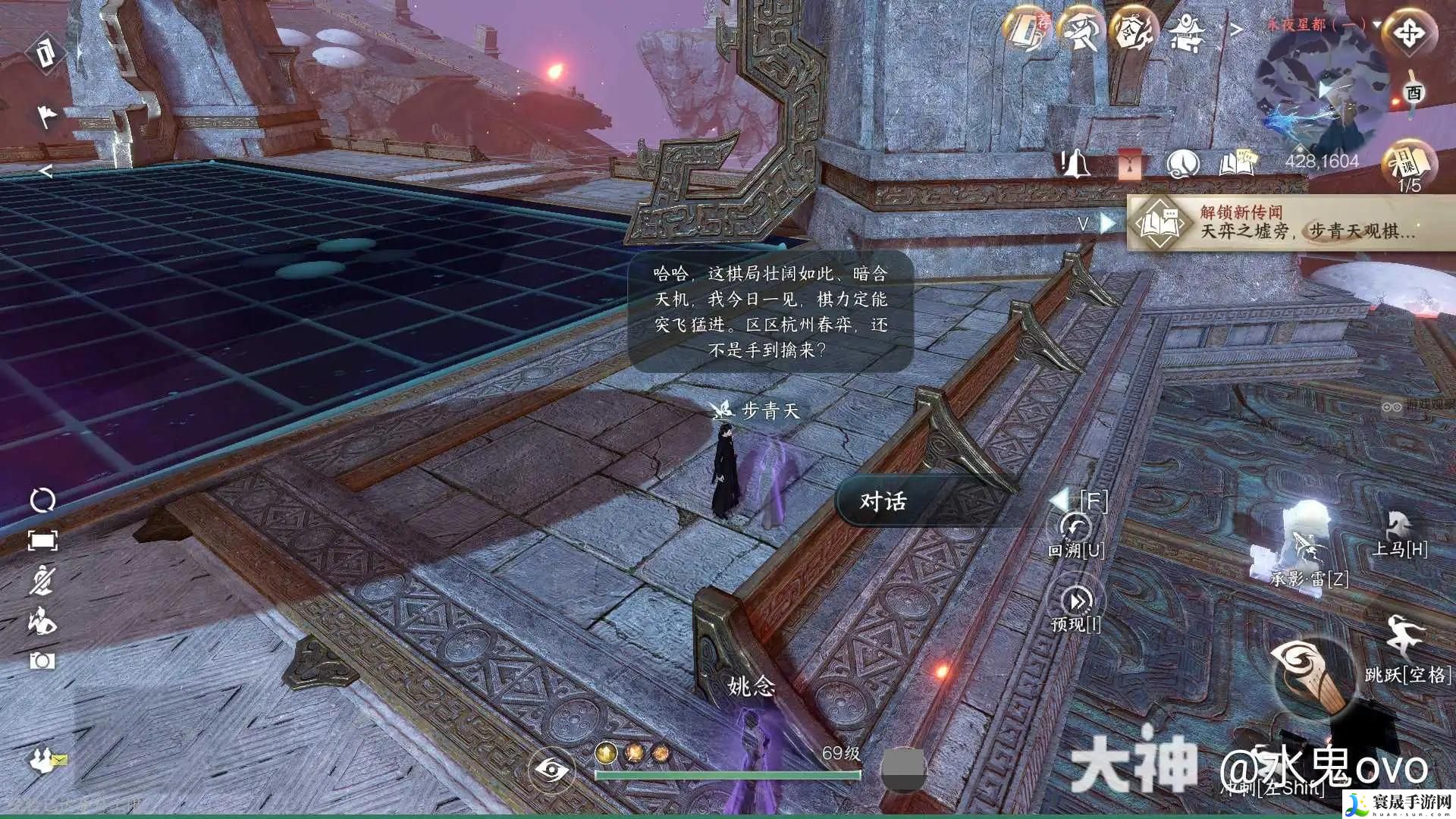1456x819 pixels.
Task: Click the four-petal compass icon beside minimap
Action: pos(1409,33)
